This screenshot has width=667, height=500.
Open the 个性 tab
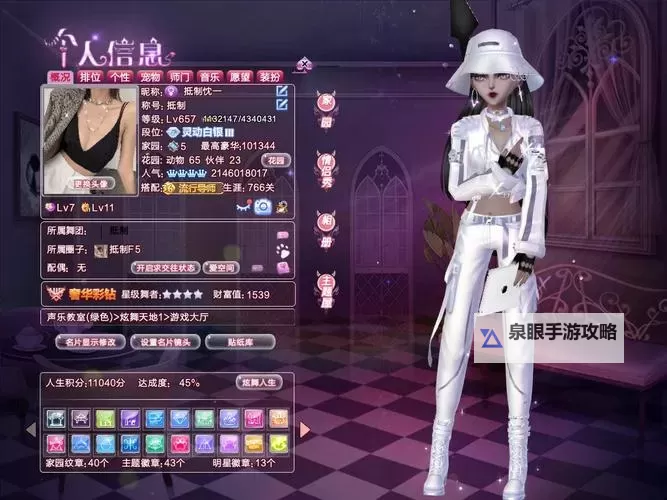120,76
